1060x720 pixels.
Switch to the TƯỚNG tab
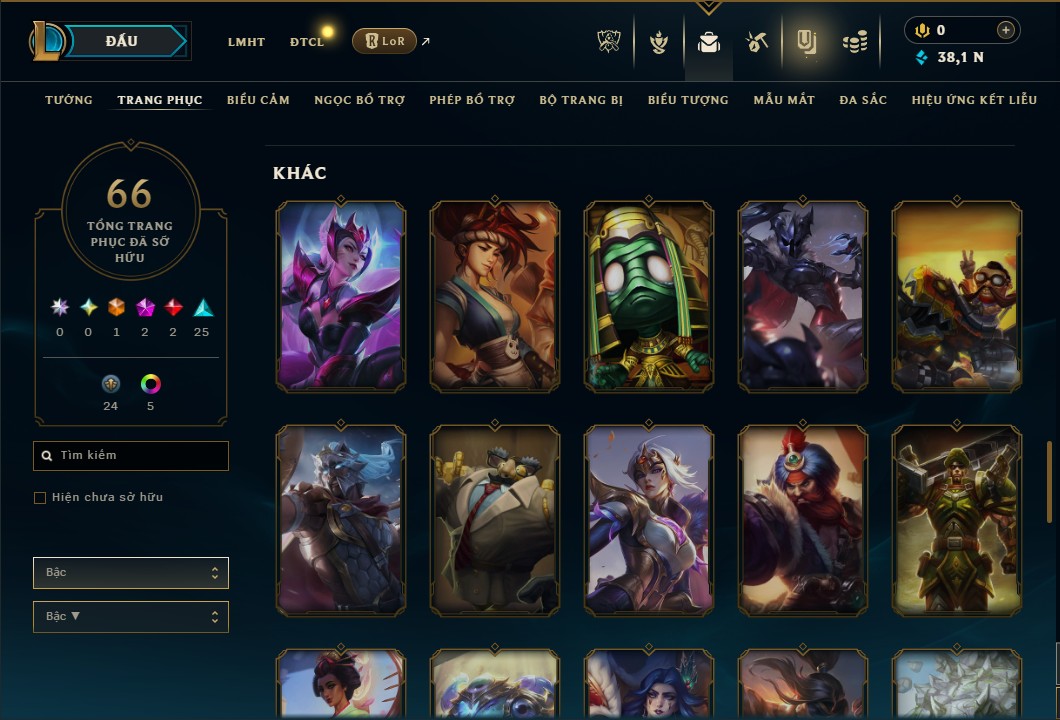click(69, 100)
